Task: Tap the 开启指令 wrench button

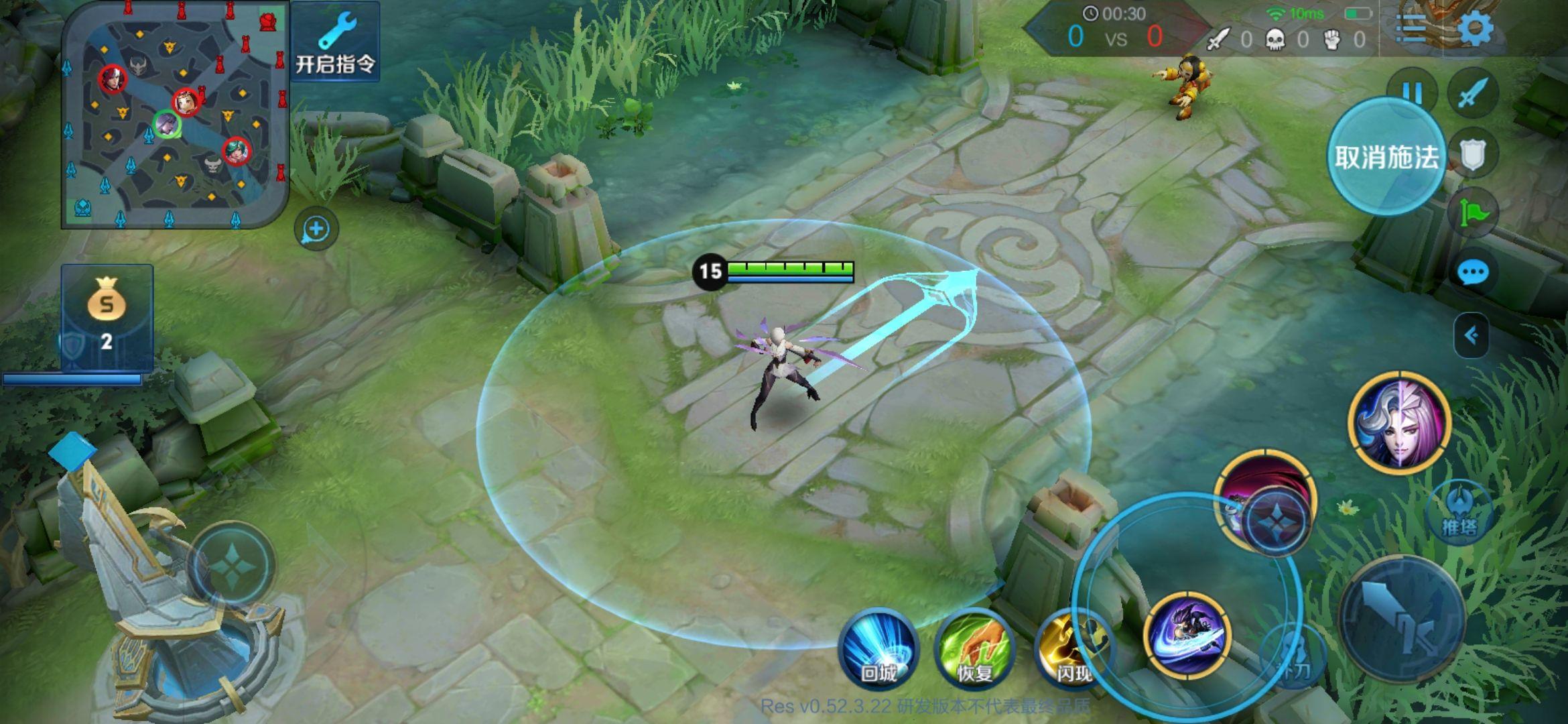Action: tap(336, 42)
